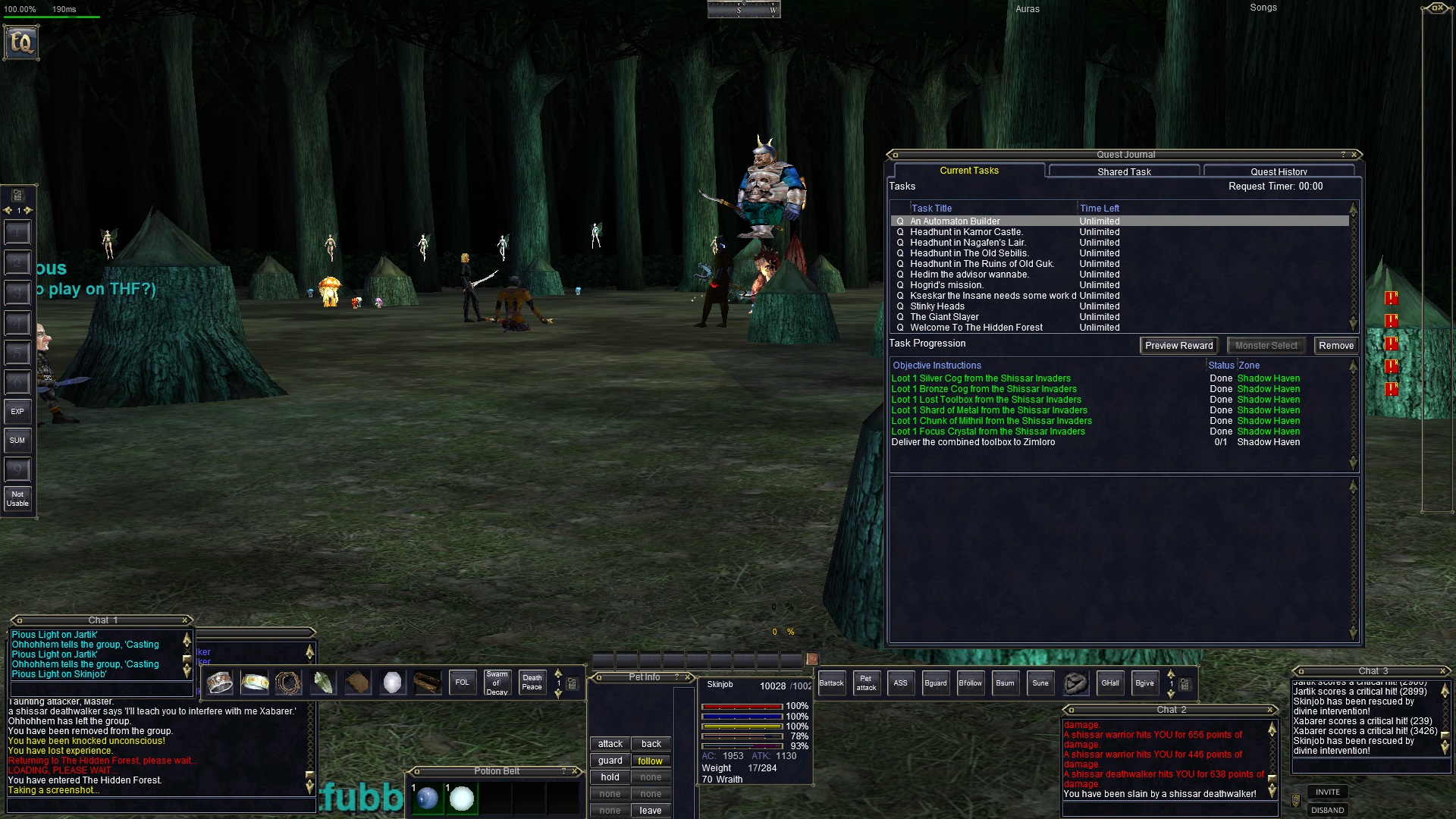The image size is (1456, 819).
Task: Command pet to attack
Action: click(x=610, y=744)
